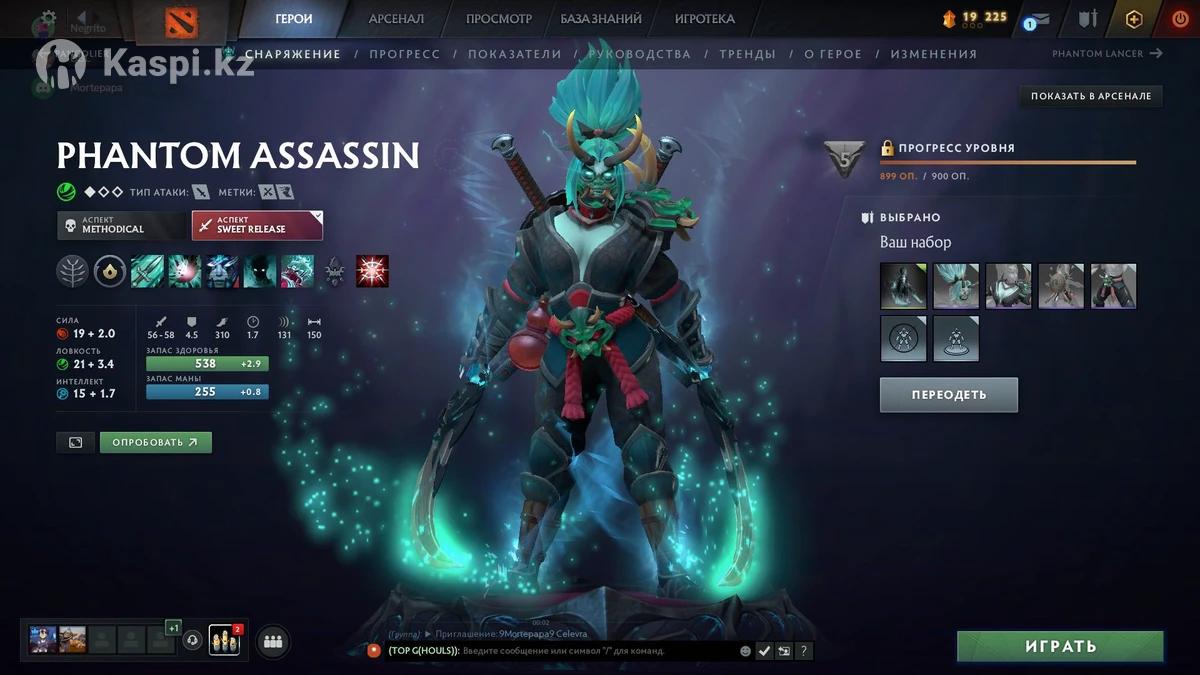This screenshot has height=675, width=1200.
Task: Open the ИГРОТЕКА tab
Action: 704,19
